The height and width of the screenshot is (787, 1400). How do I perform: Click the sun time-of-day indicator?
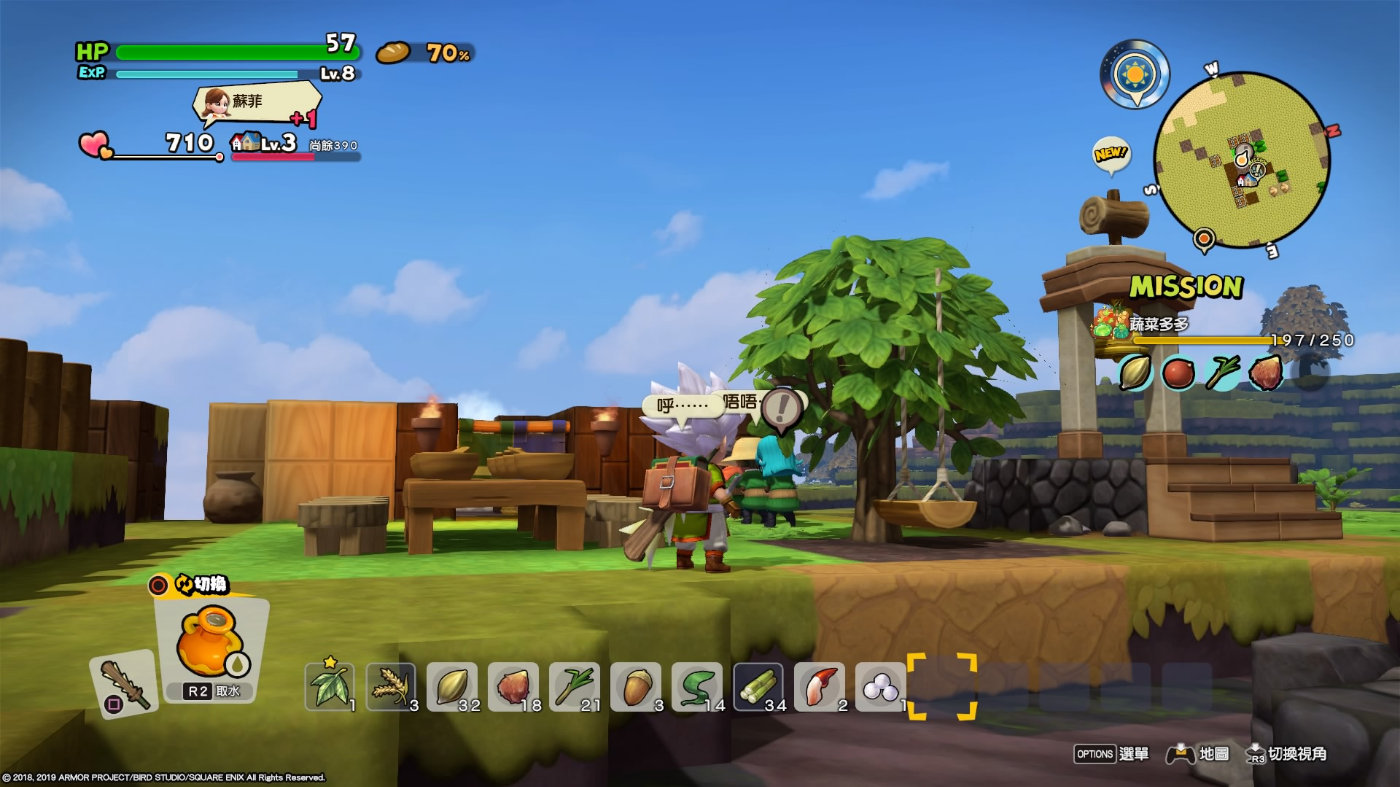tap(1135, 73)
